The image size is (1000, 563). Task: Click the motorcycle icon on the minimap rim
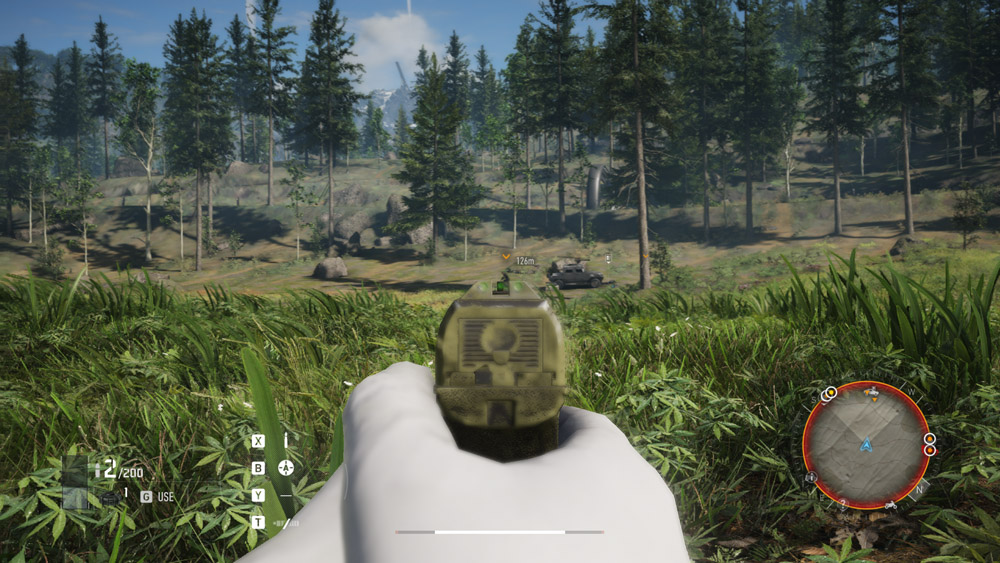tap(890, 505)
